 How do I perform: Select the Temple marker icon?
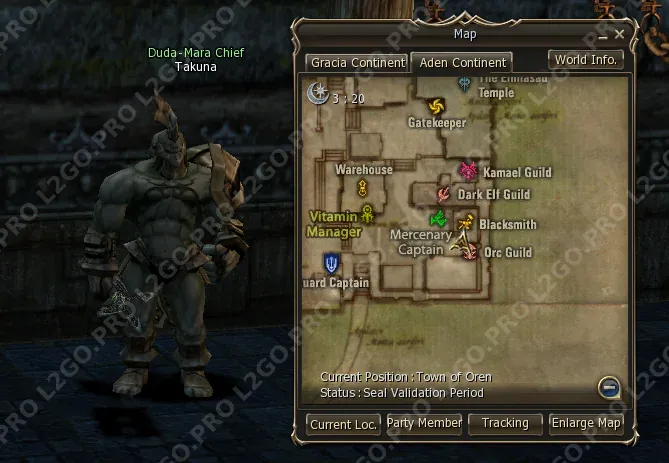(465, 83)
